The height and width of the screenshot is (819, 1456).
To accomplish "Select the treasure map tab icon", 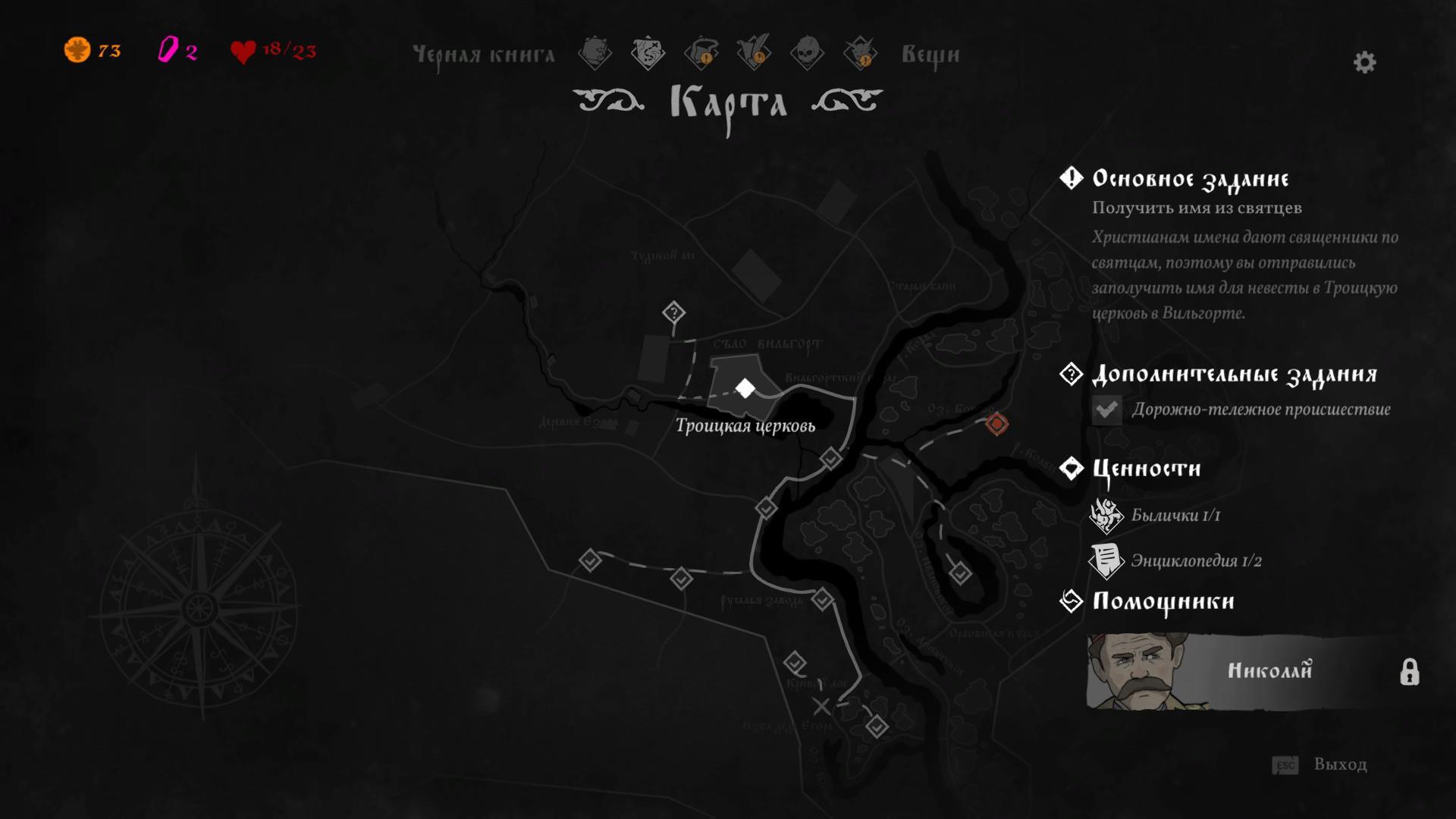I will coord(648,53).
